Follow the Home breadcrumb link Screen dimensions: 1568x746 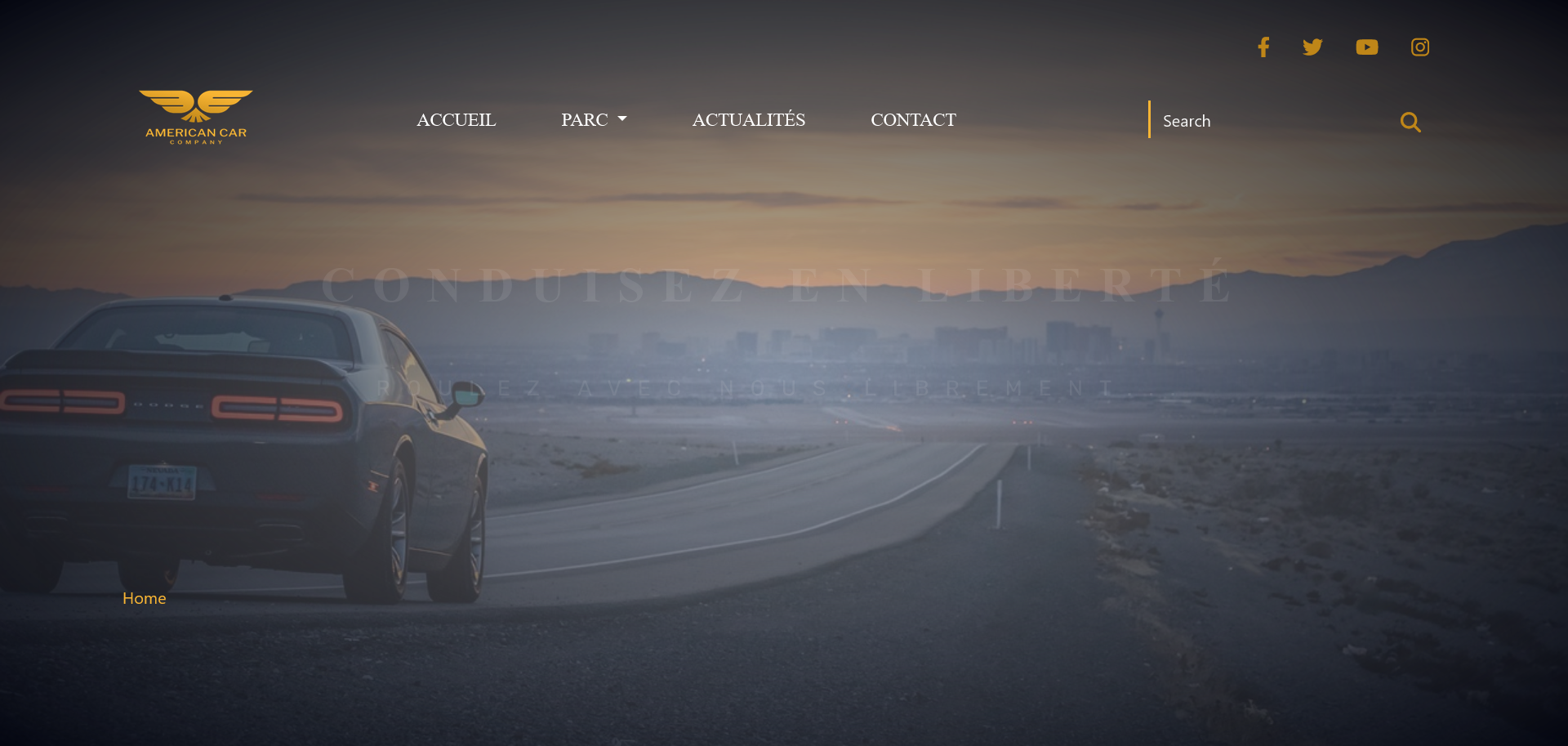(145, 598)
